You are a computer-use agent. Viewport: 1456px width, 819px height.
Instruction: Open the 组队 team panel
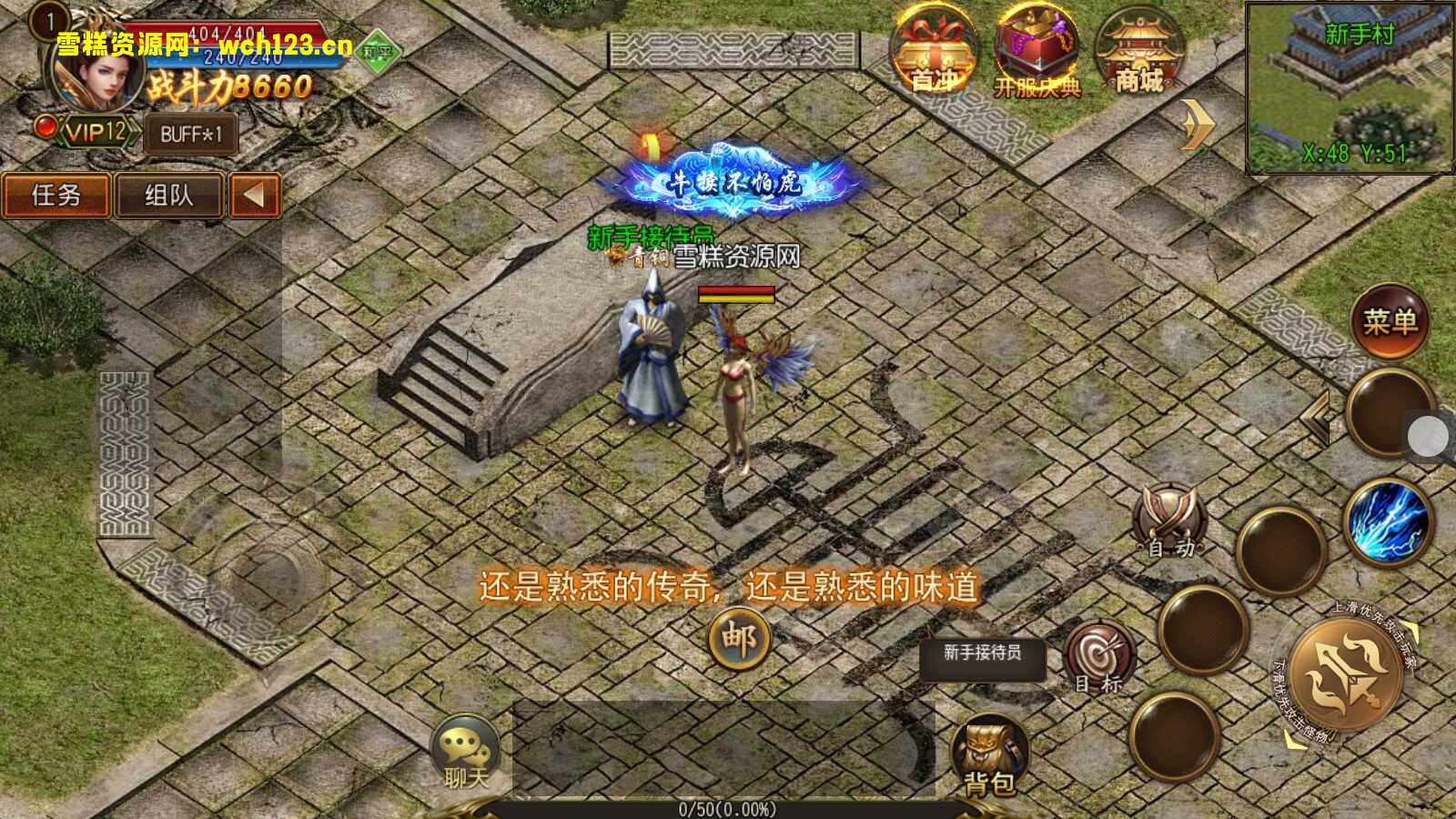click(169, 196)
